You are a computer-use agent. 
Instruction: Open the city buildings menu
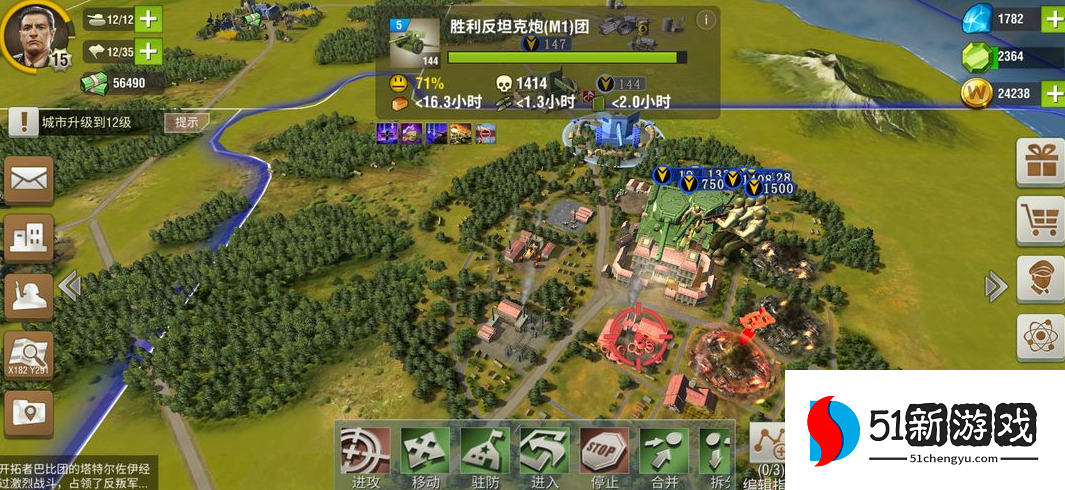pos(29,237)
